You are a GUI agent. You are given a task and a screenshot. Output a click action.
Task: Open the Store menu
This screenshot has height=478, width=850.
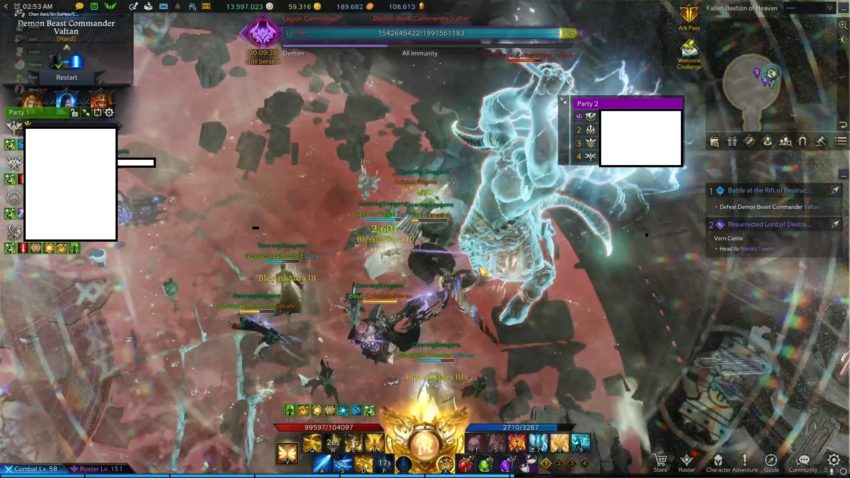[660, 460]
